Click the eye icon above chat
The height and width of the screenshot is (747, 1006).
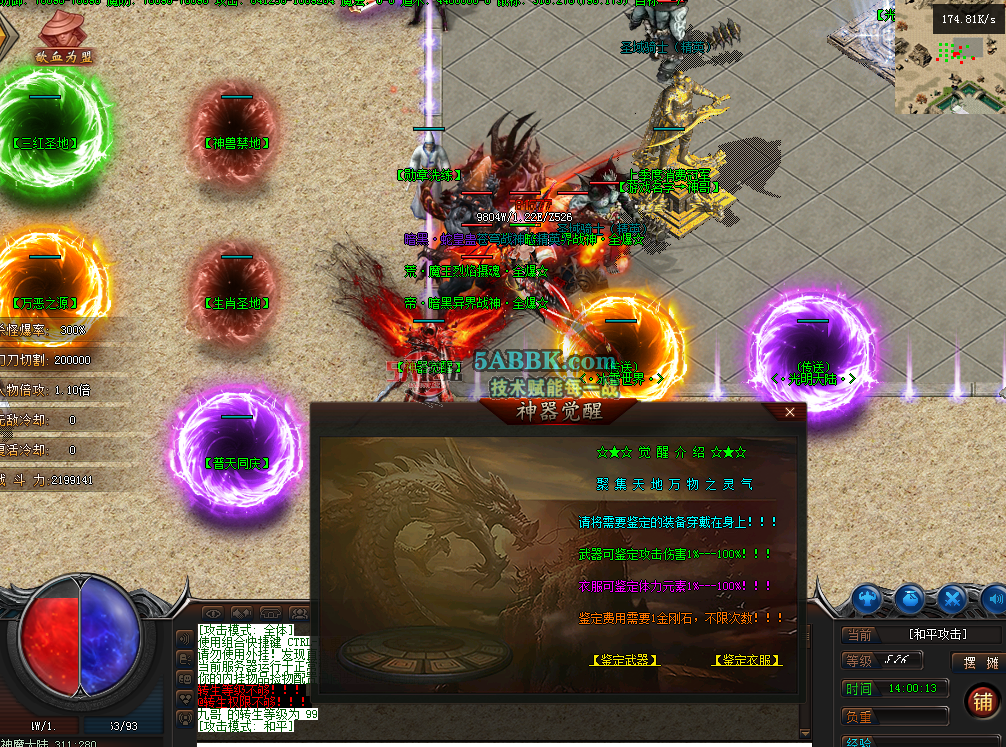point(213,613)
